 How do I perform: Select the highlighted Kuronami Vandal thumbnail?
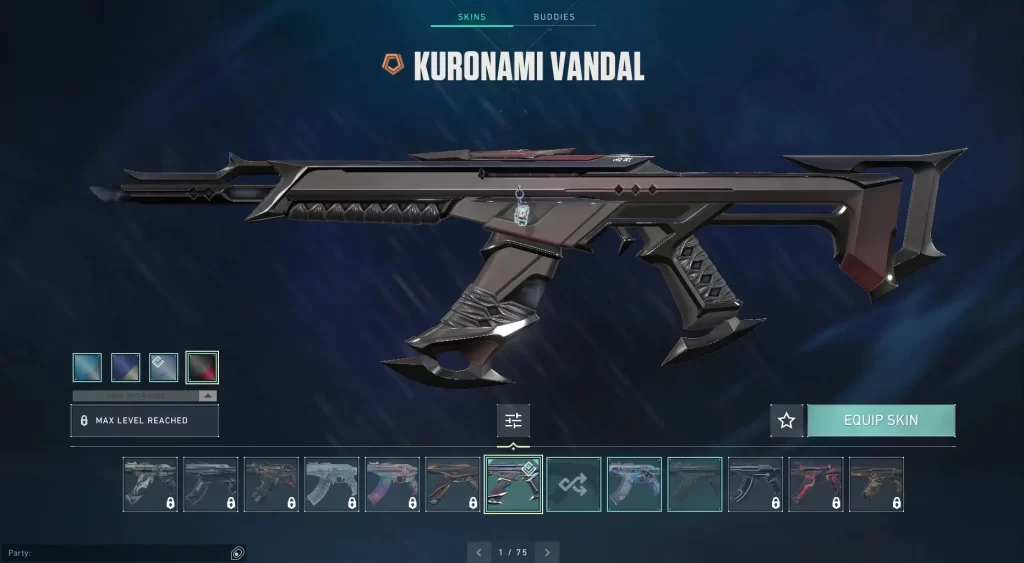coord(514,484)
